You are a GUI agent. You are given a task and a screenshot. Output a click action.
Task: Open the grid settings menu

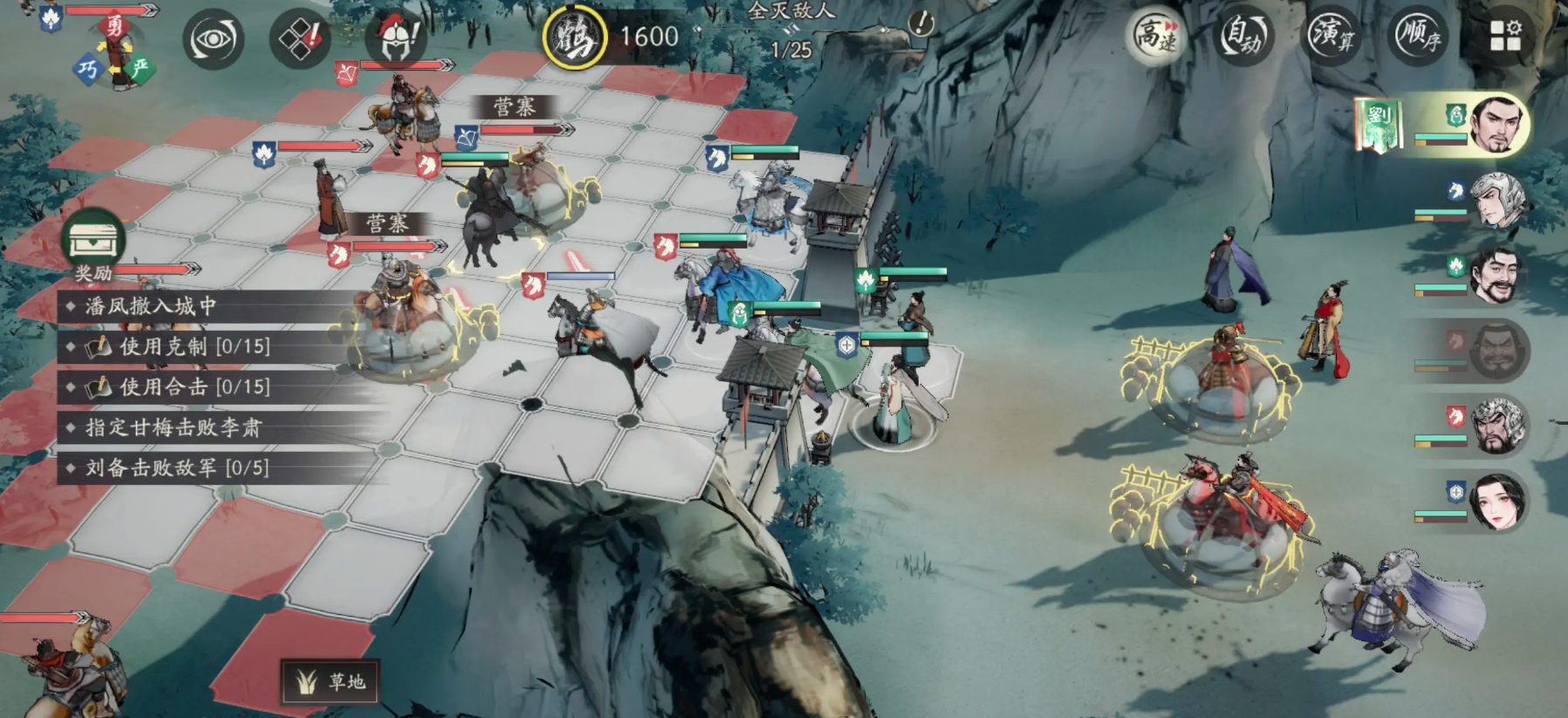click(x=1505, y=38)
